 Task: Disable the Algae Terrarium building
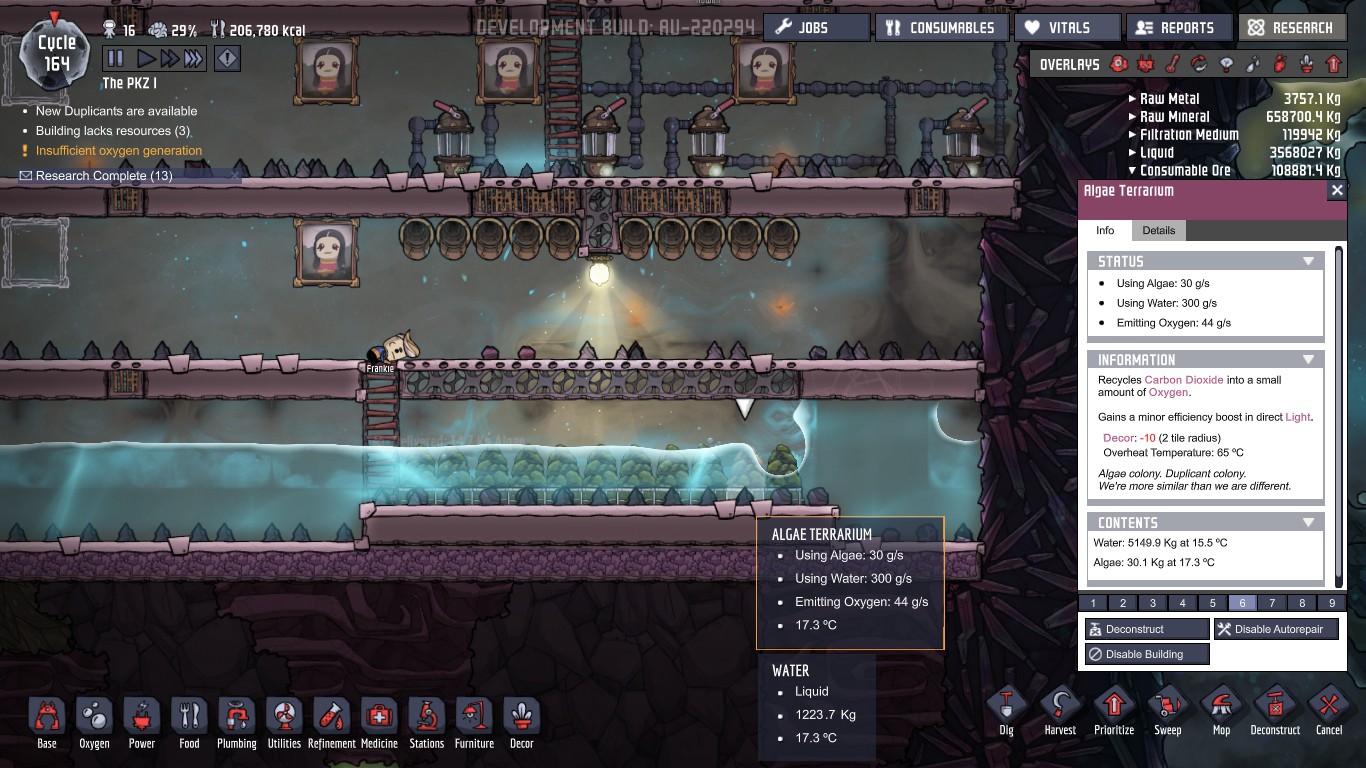1146,653
